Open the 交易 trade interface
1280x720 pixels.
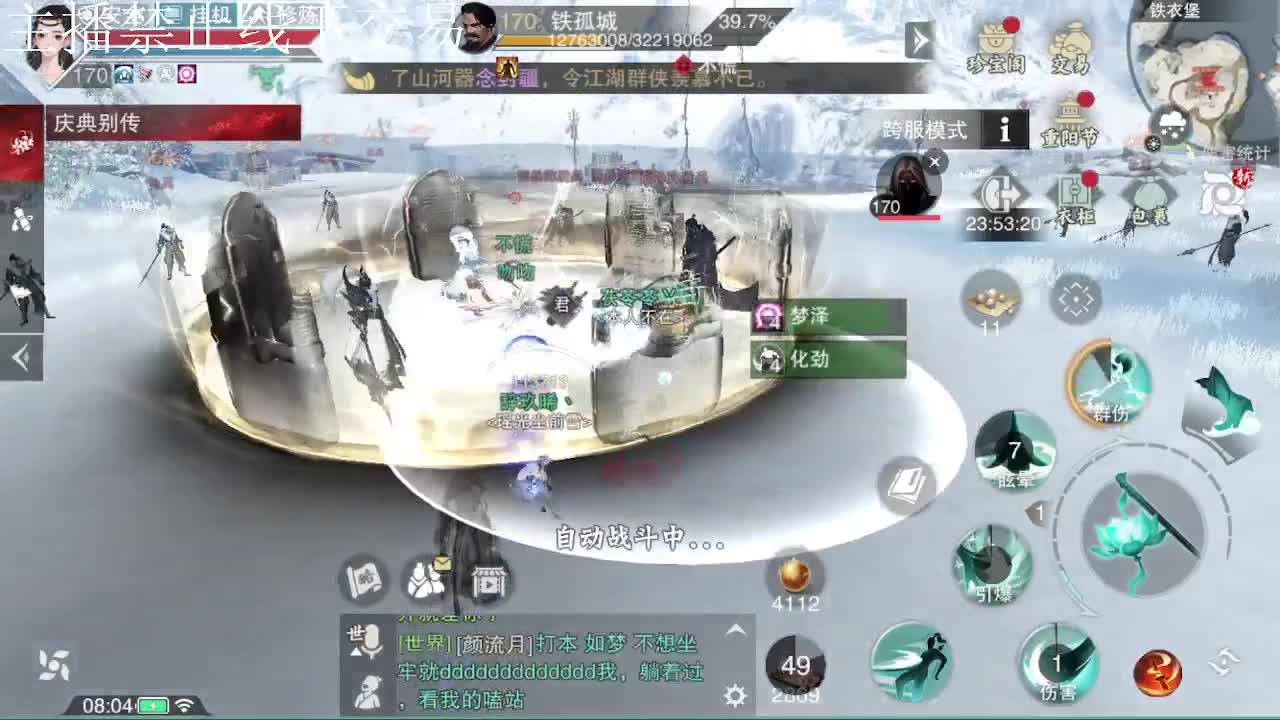[1068, 42]
